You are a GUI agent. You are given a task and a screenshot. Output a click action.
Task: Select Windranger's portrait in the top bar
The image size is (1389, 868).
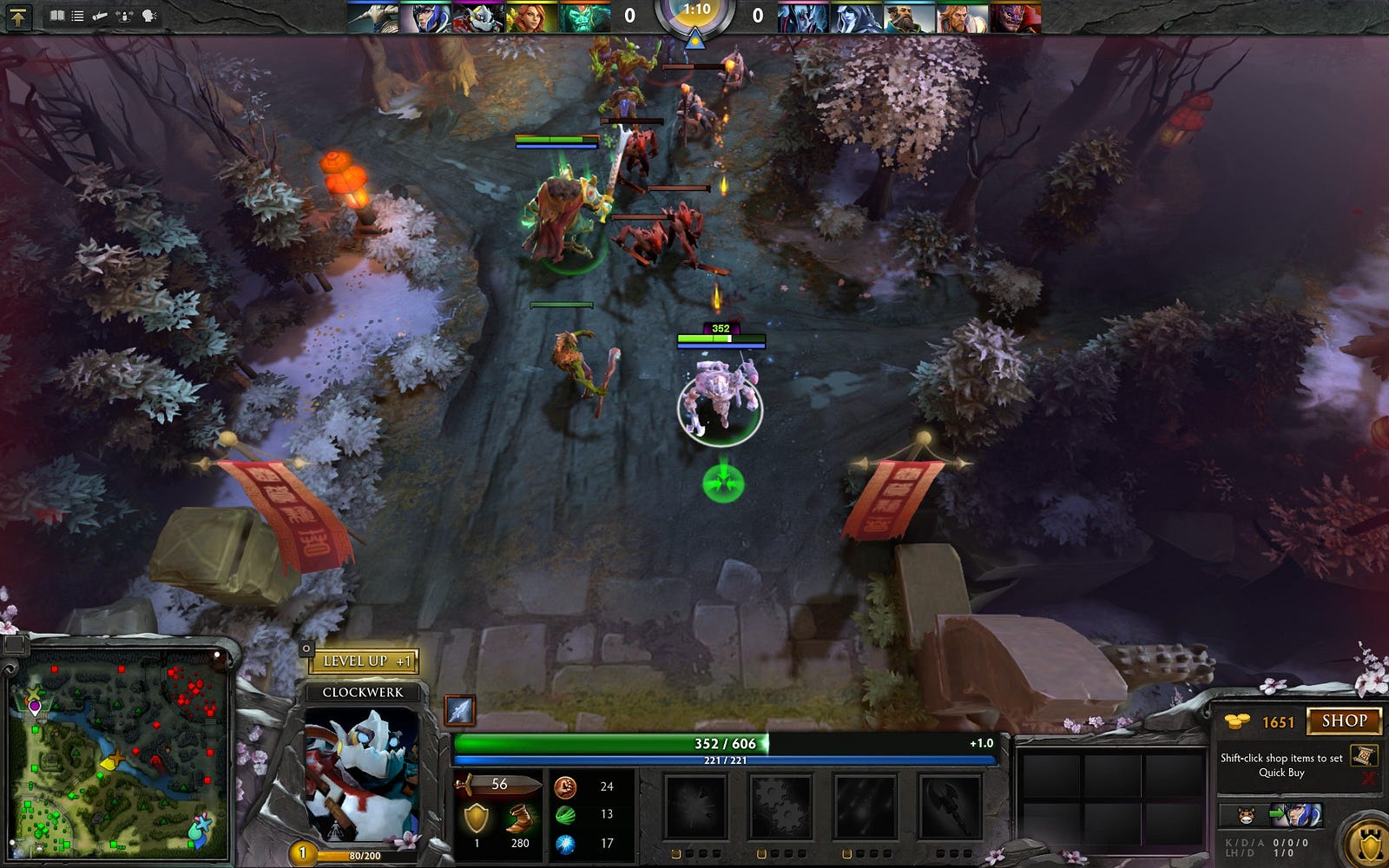coord(530,16)
